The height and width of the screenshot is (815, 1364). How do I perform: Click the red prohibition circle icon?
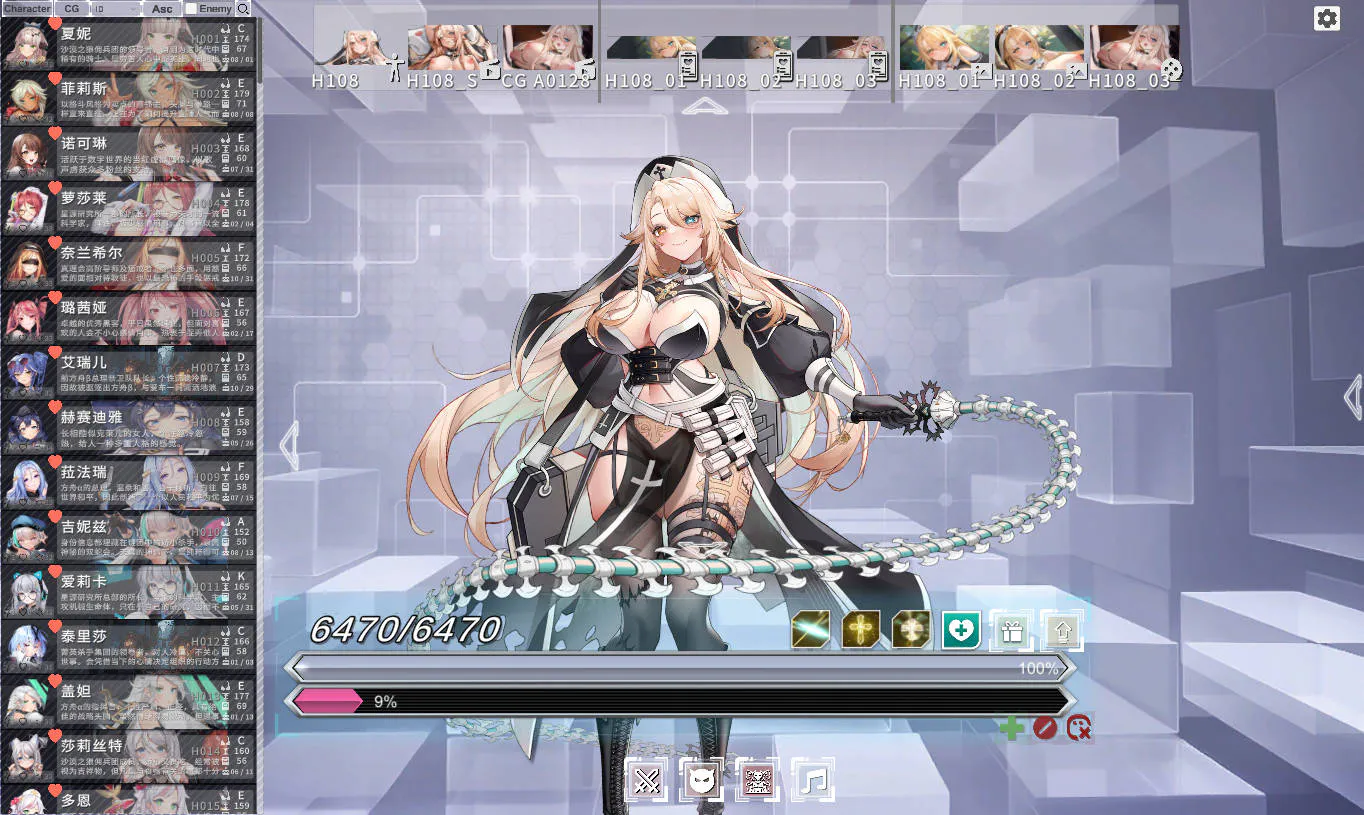tap(1045, 728)
